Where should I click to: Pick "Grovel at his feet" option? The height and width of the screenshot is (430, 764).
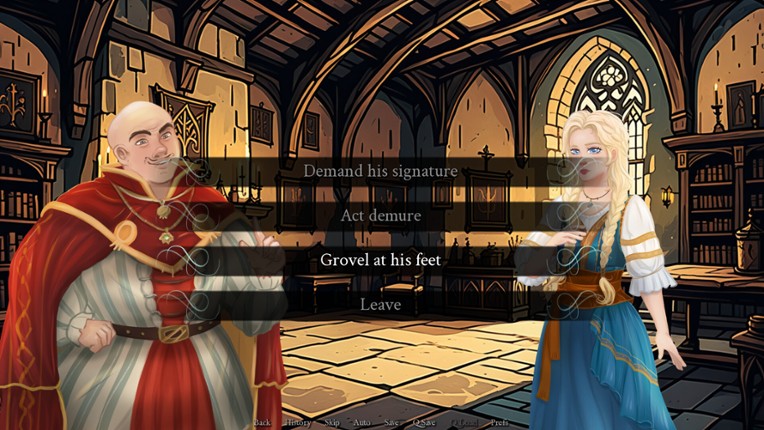click(381, 260)
